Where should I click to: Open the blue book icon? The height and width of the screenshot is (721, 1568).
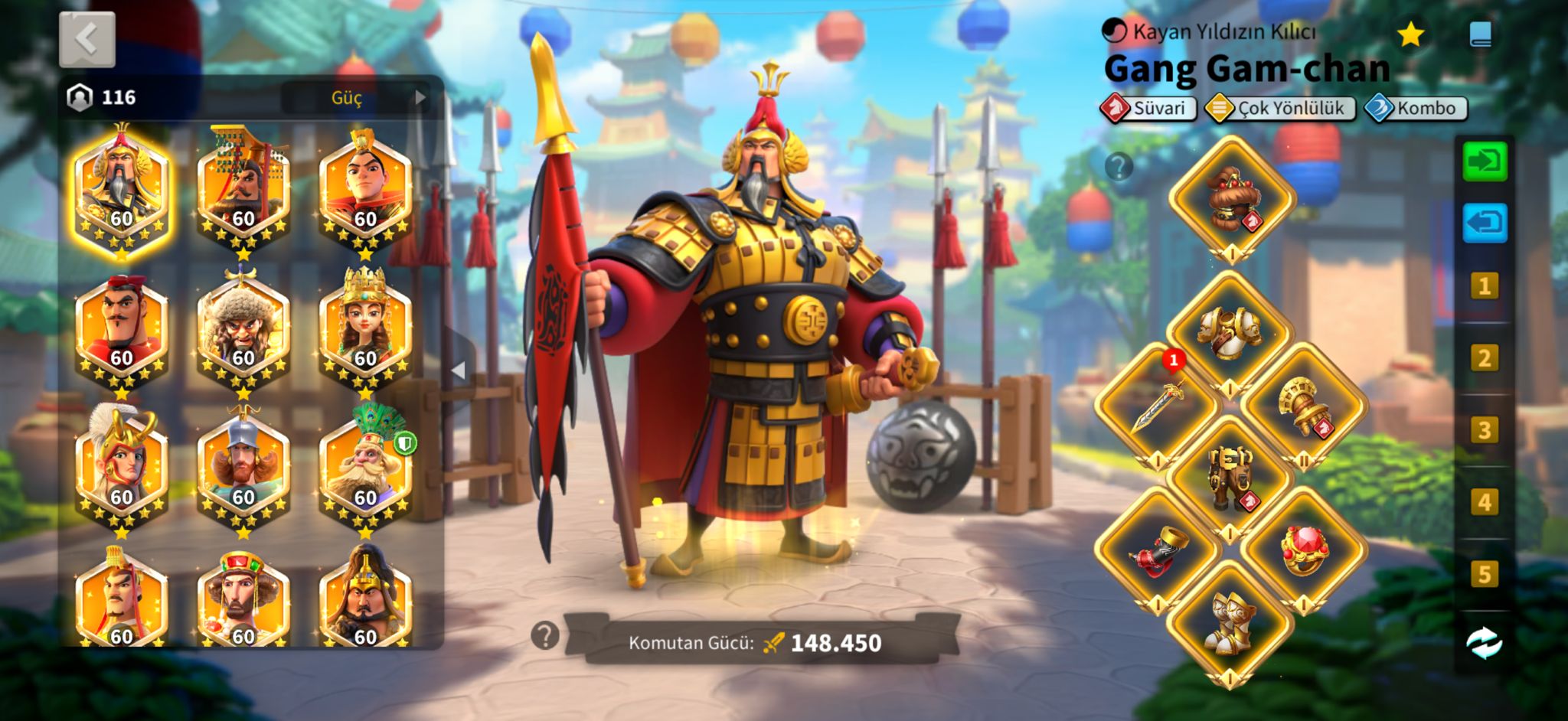pyautogui.click(x=1480, y=34)
